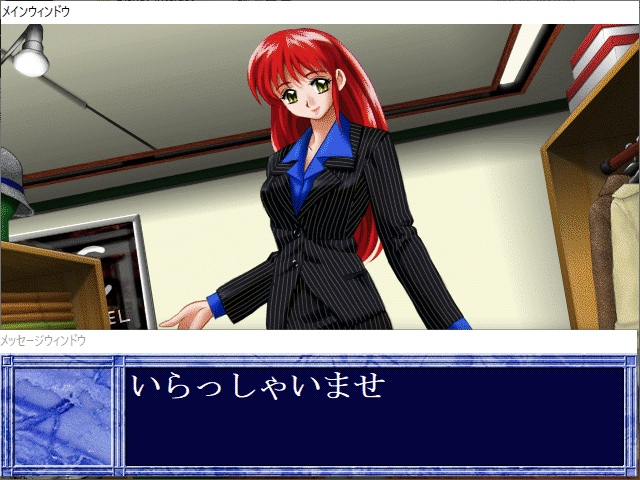
Task: Select the メッセージウィンドウ title bar
Action: (x=318, y=341)
